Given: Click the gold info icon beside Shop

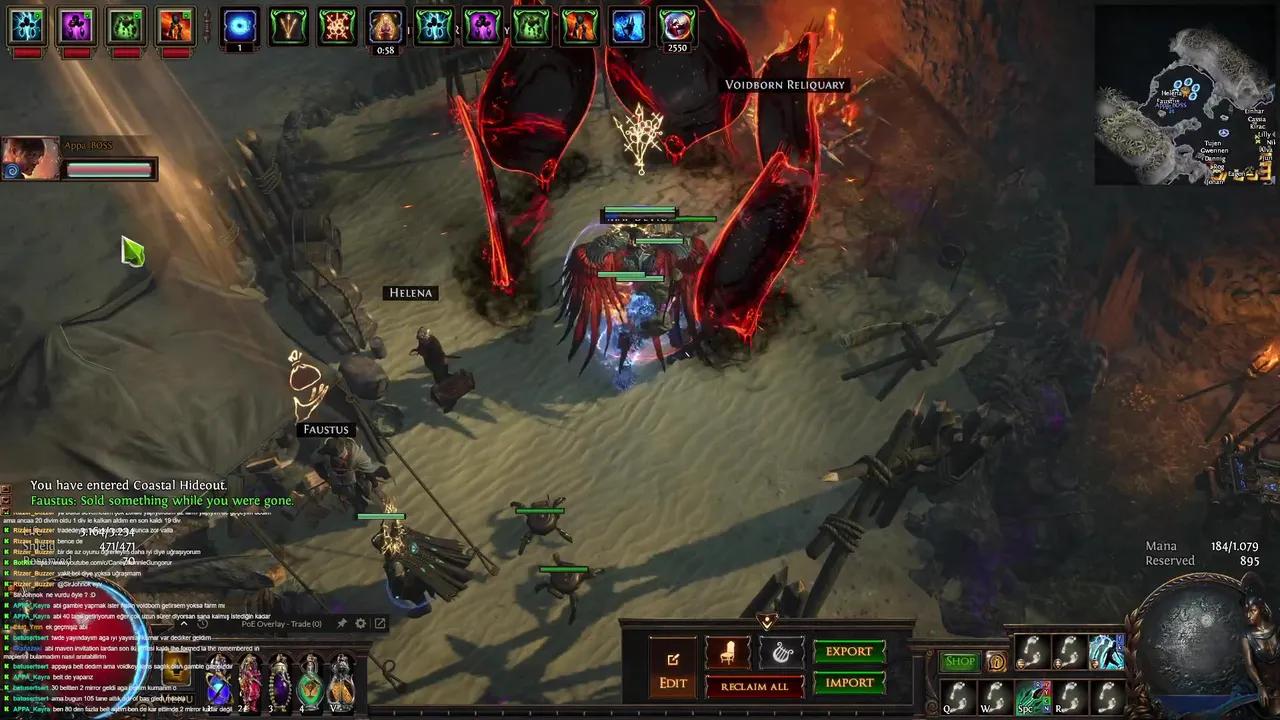Looking at the screenshot, I should point(996,661).
